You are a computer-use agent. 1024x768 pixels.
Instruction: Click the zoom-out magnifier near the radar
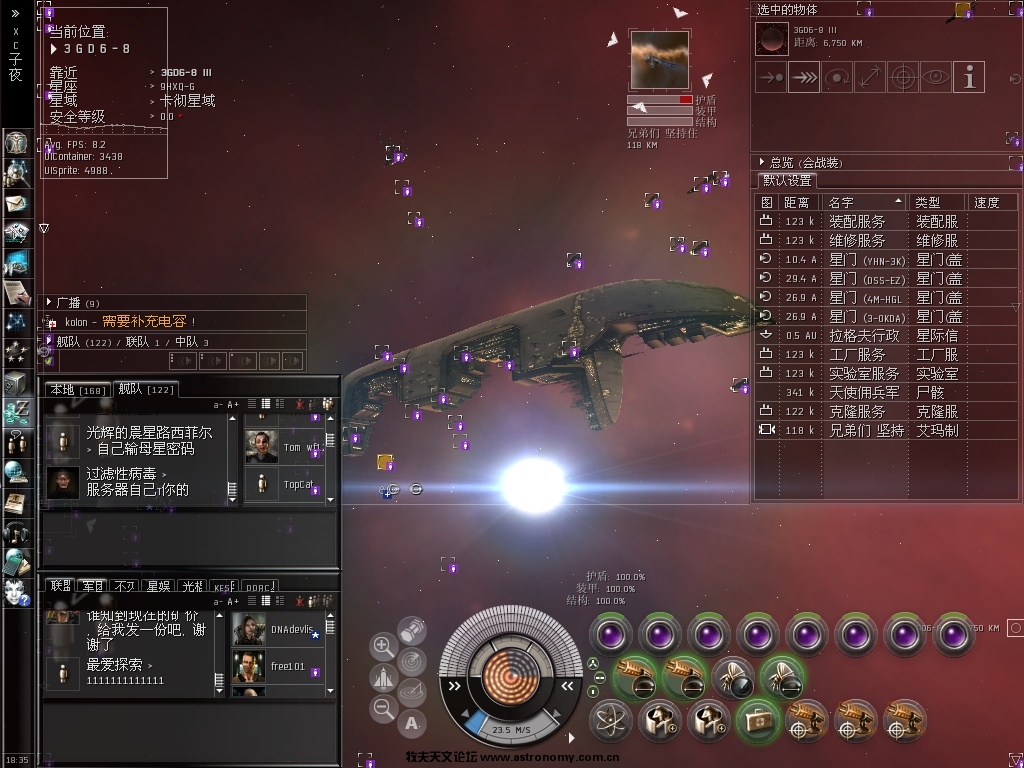383,708
